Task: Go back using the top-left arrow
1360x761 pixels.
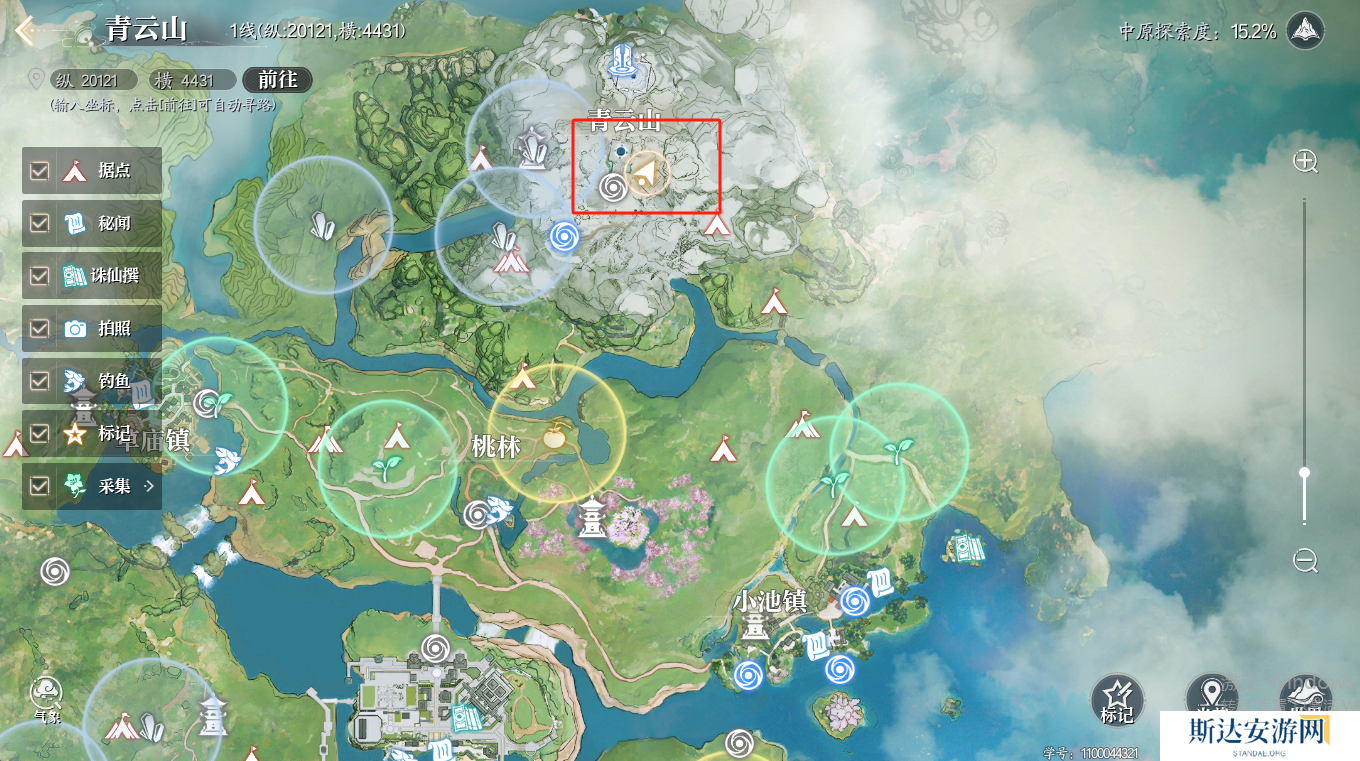Action: [x=26, y=29]
